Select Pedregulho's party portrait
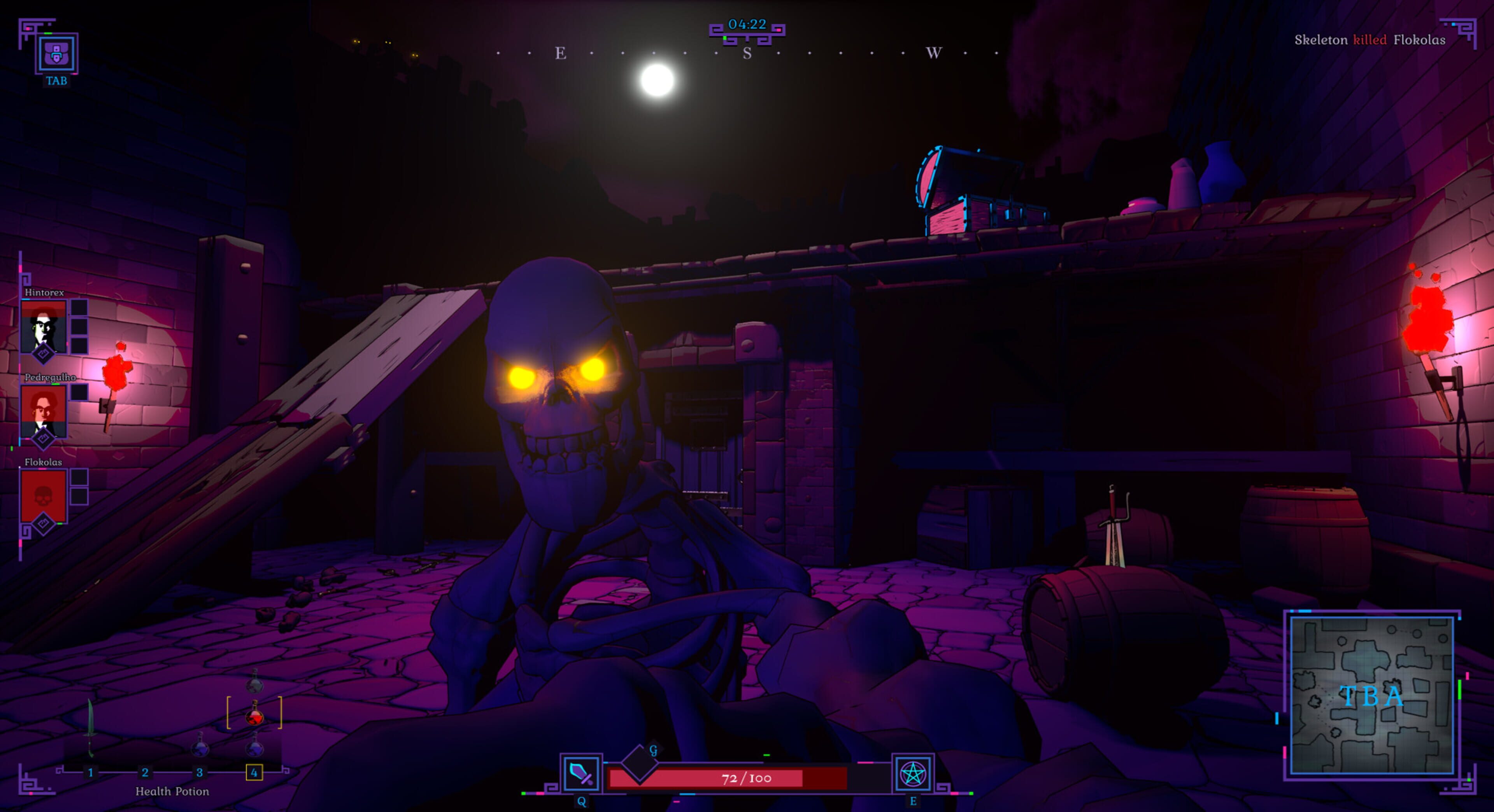Image resolution: width=1494 pixels, height=812 pixels. pyautogui.click(x=44, y=410)
